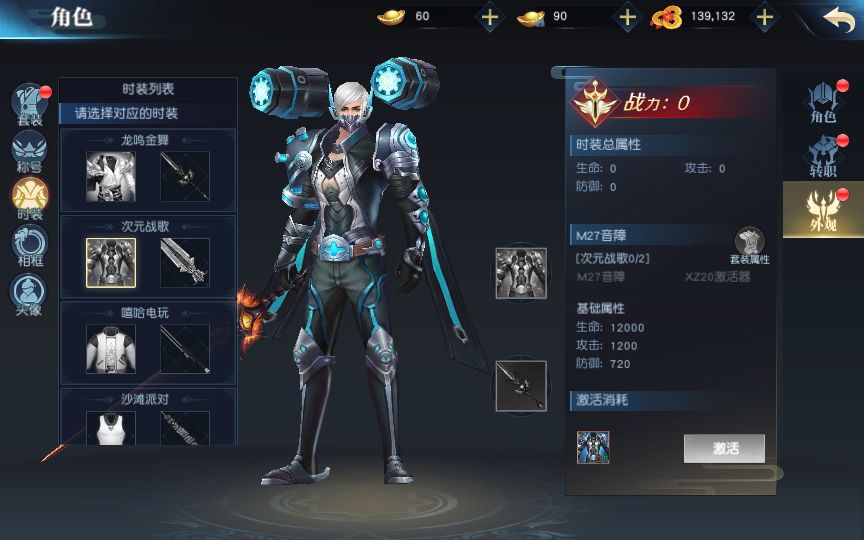Image resolution: width=864 pixels, height=540 pixels.
Task: Add more gold ingots with the plus button
Action: [x=489, y=17]
